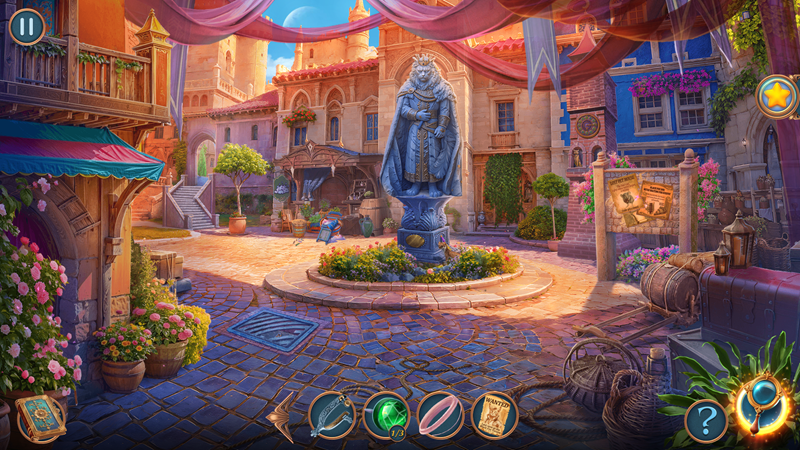Pick the green gem inventory slot
Viewport: 800px width, 450px height.
point(386,415)
